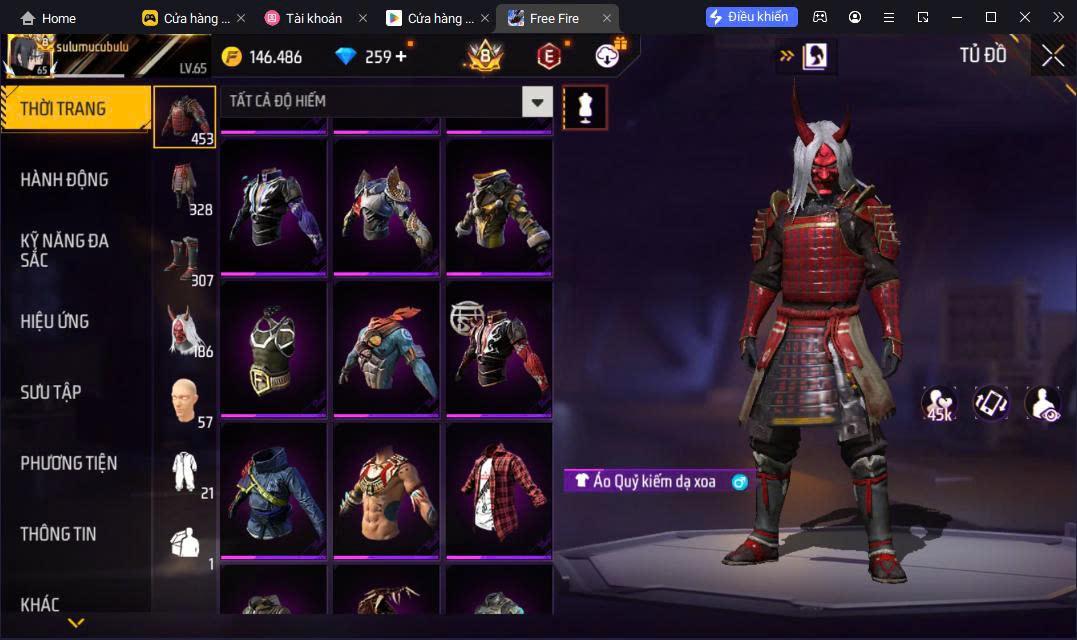This screenshot has width=1077, height=640.
Task: Open the shoes subcategory with 307 items
Action: click(185, 259)
